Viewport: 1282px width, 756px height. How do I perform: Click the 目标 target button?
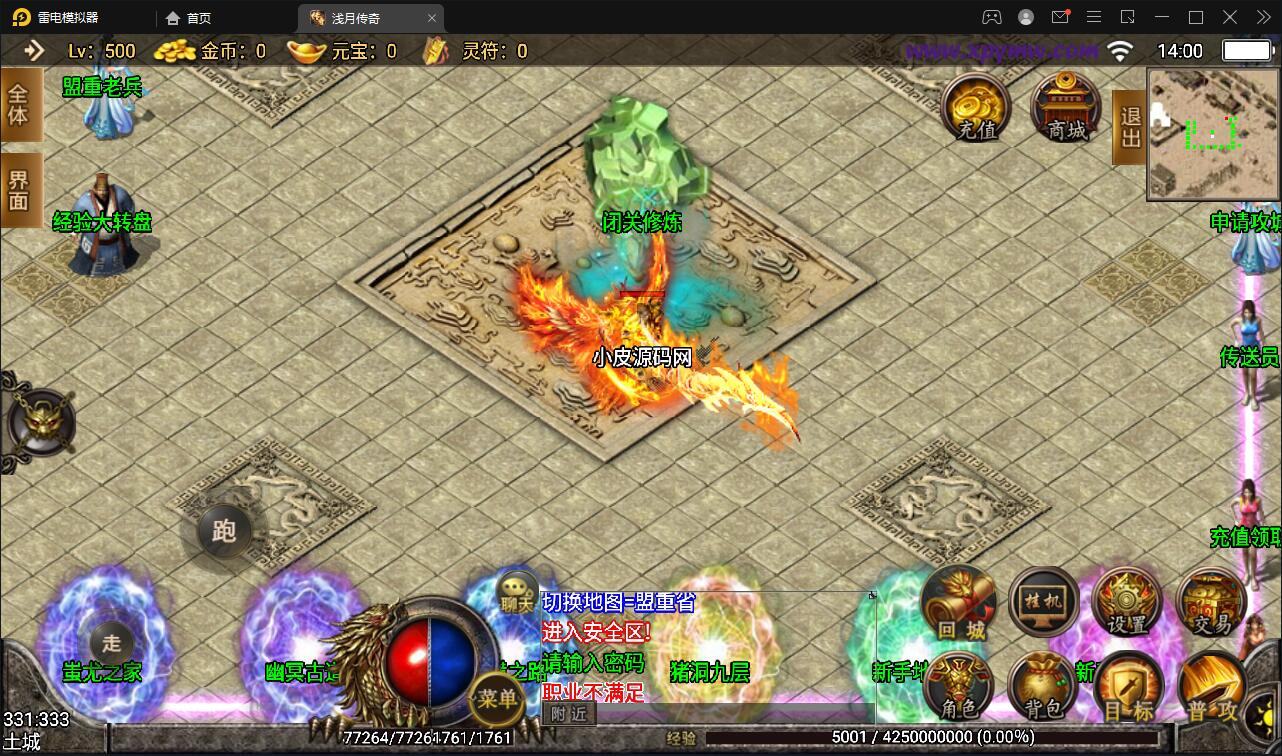[x=1128, y=689]
